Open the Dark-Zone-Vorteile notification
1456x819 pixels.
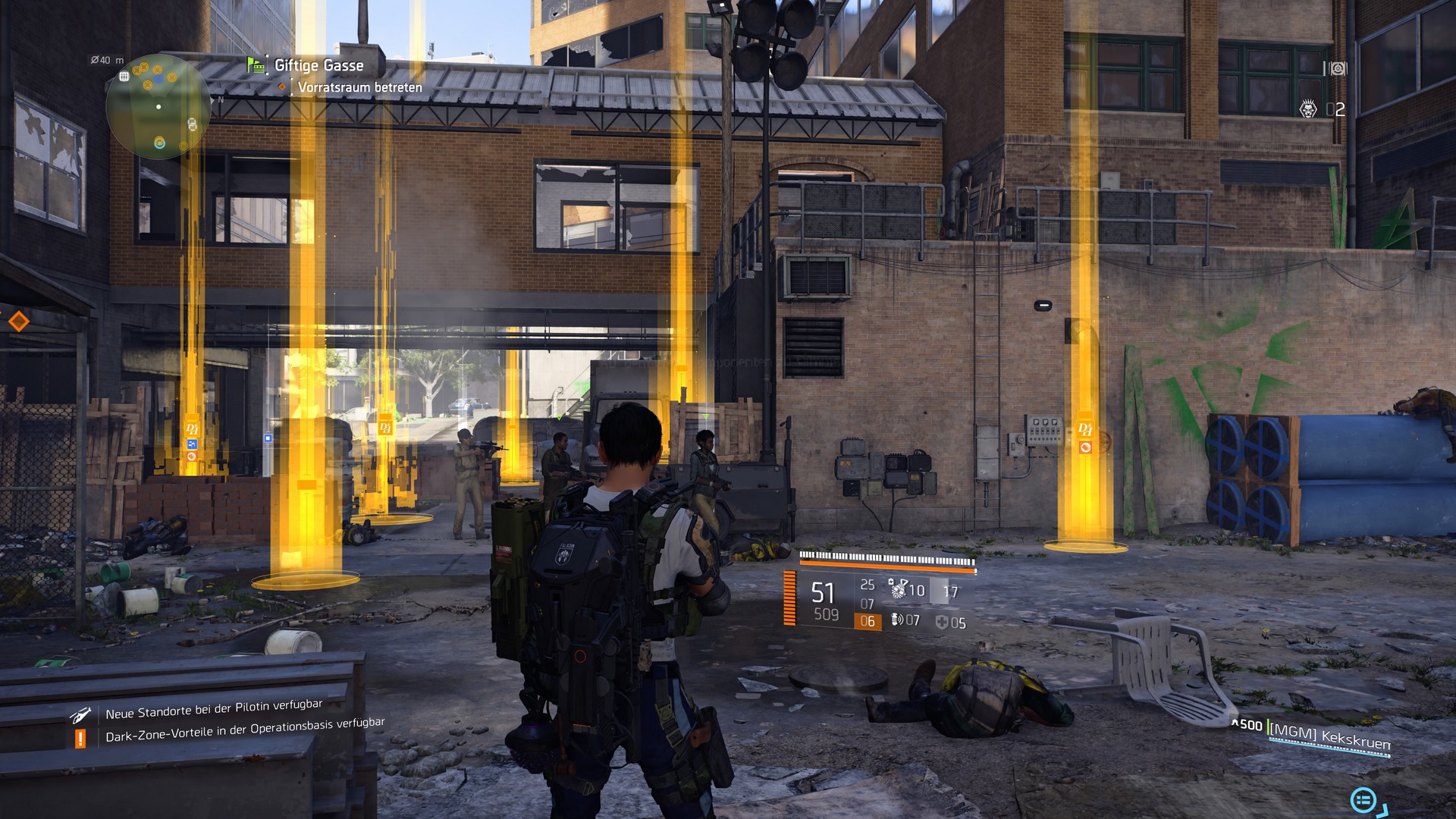[x=244, y=730]
